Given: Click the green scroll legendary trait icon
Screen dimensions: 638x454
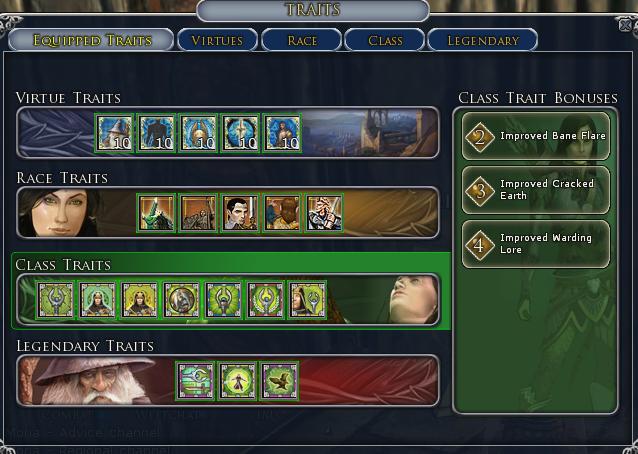Looking at the screenshot, I should 196,381.
